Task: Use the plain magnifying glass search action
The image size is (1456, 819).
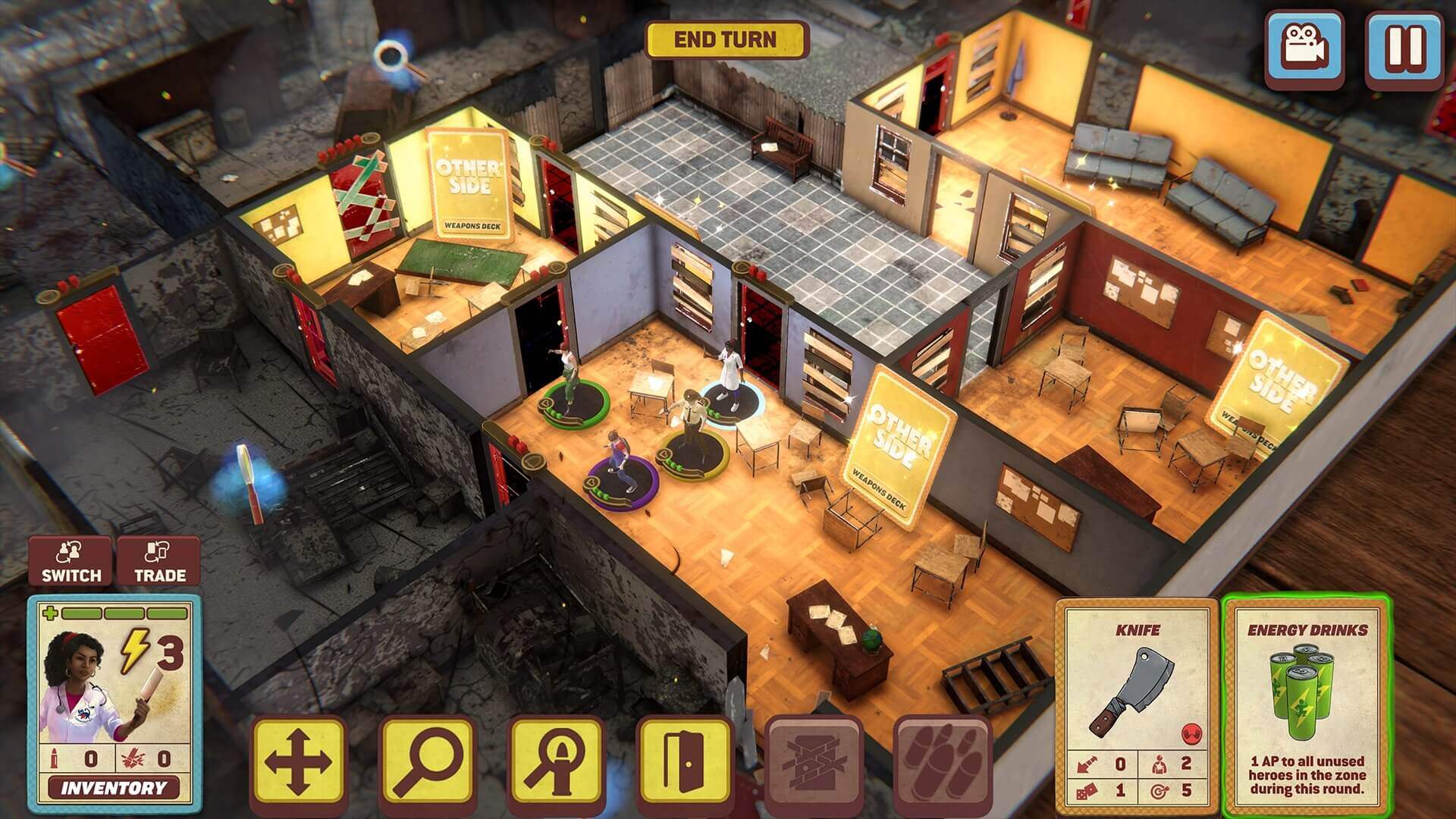Action: click(427, 764)
